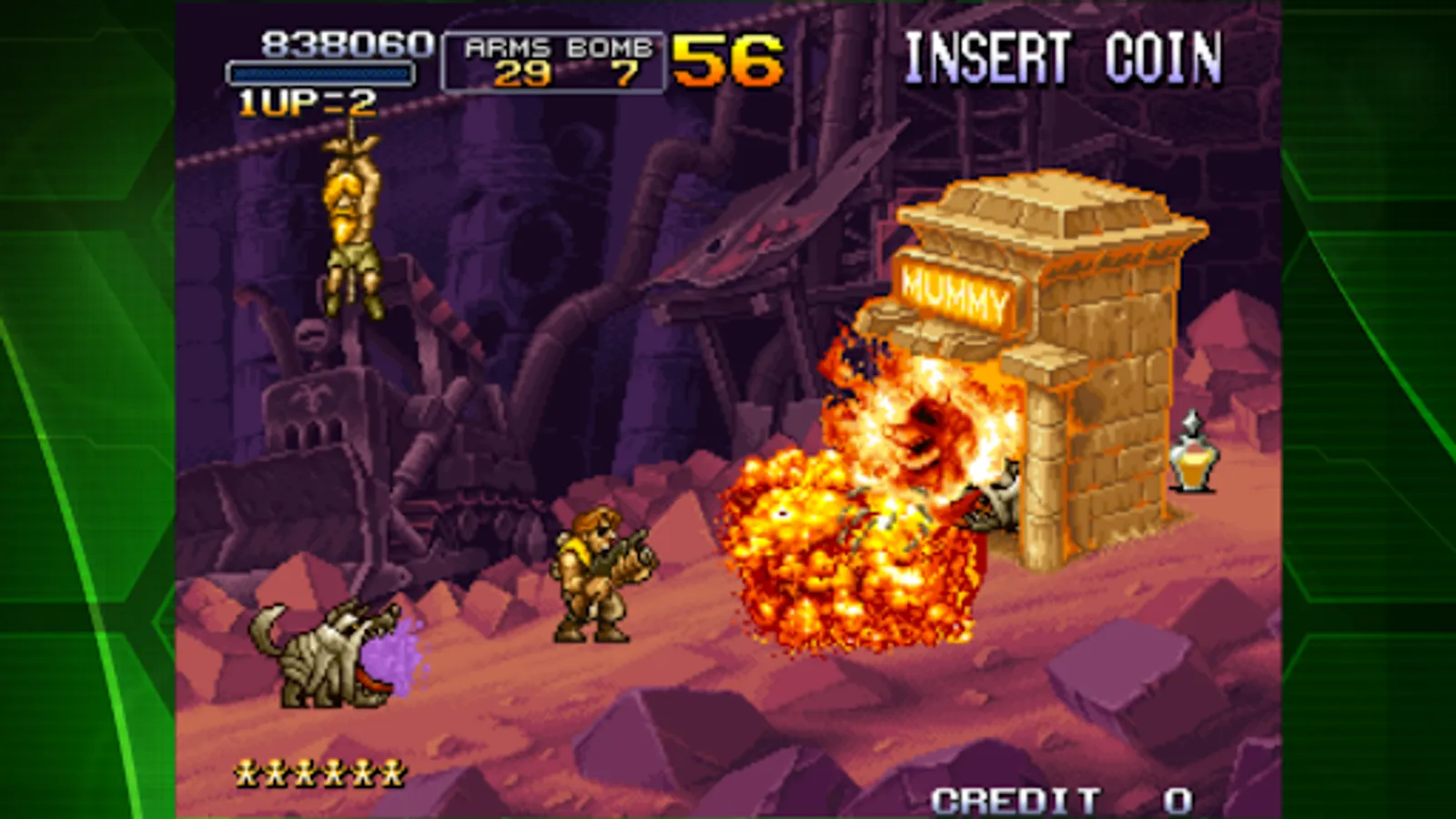Click the glowing potion item bottle
The width and height of the screenshot is (1456, 819).
click(x=1193, y=460)
